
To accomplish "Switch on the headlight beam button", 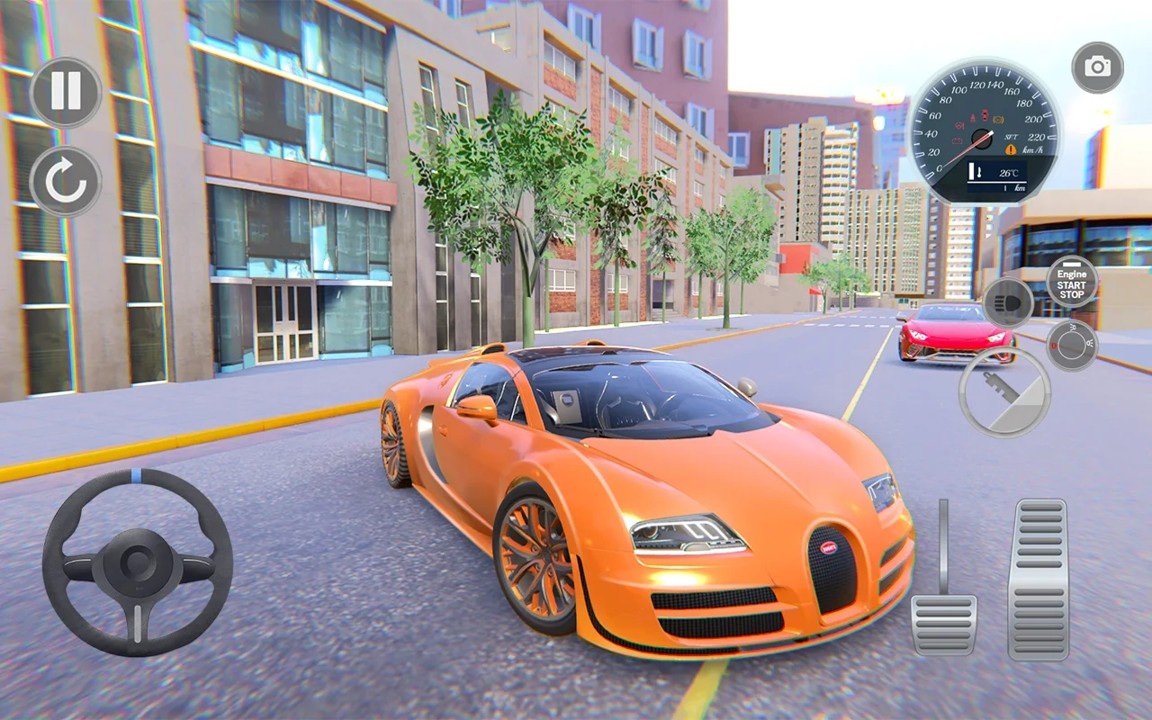I will coord(1007,303).
